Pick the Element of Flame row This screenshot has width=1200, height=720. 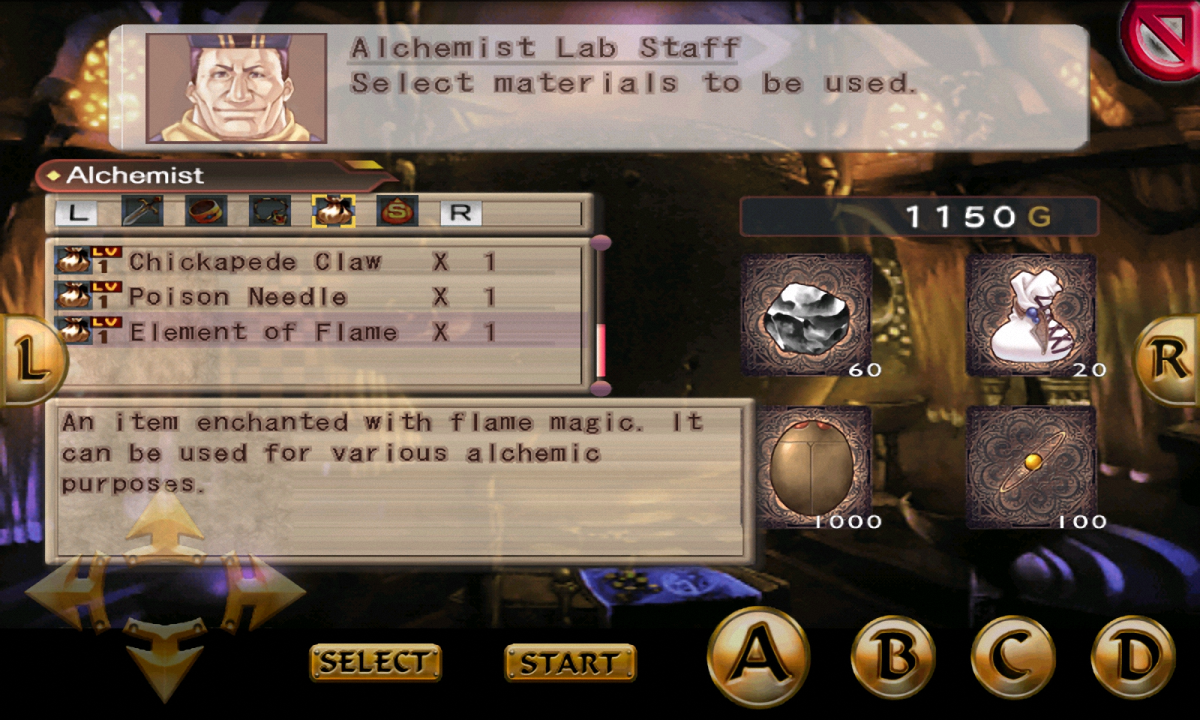click(x=263, y=332)
